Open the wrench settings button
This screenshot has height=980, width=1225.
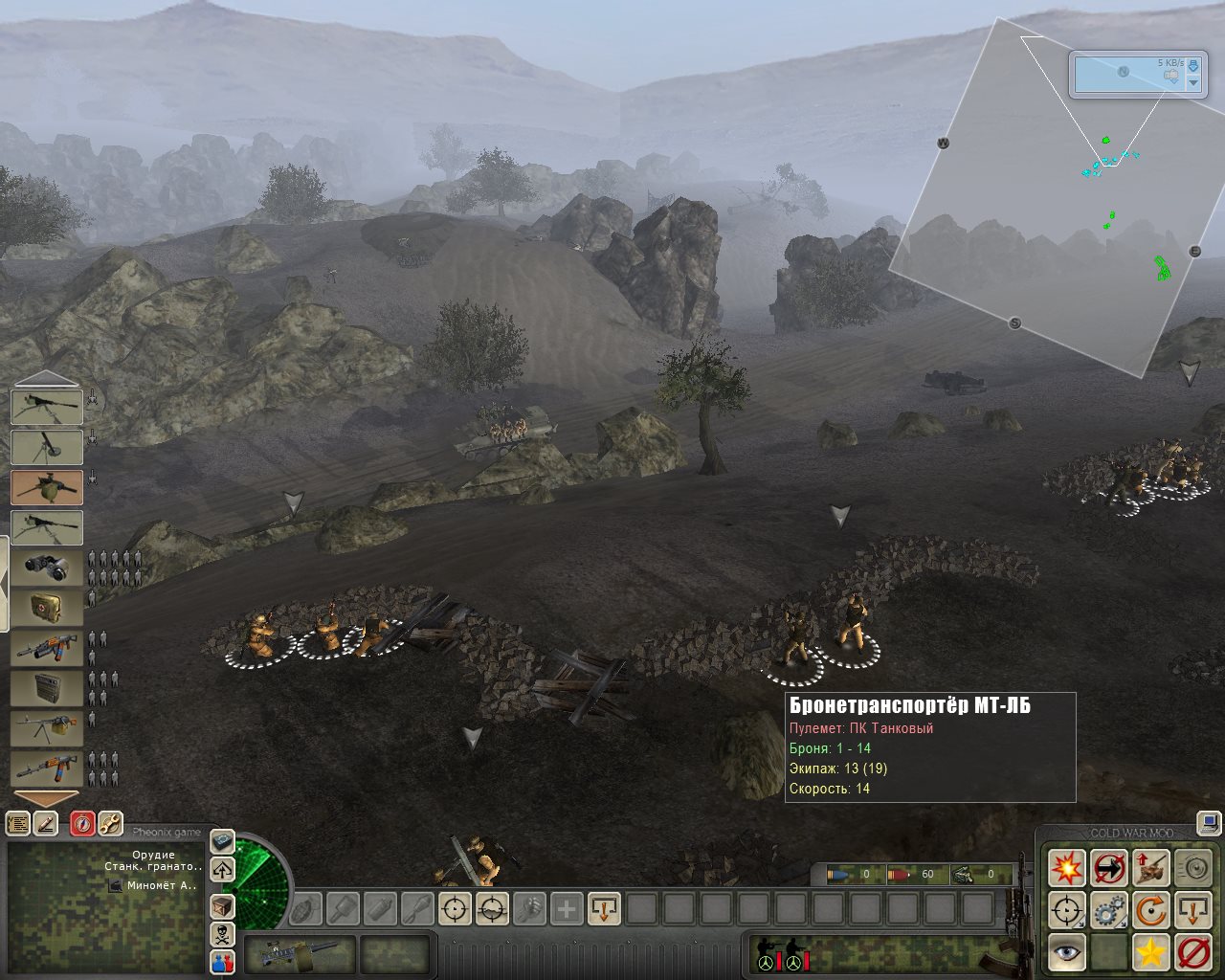[111, 823]
